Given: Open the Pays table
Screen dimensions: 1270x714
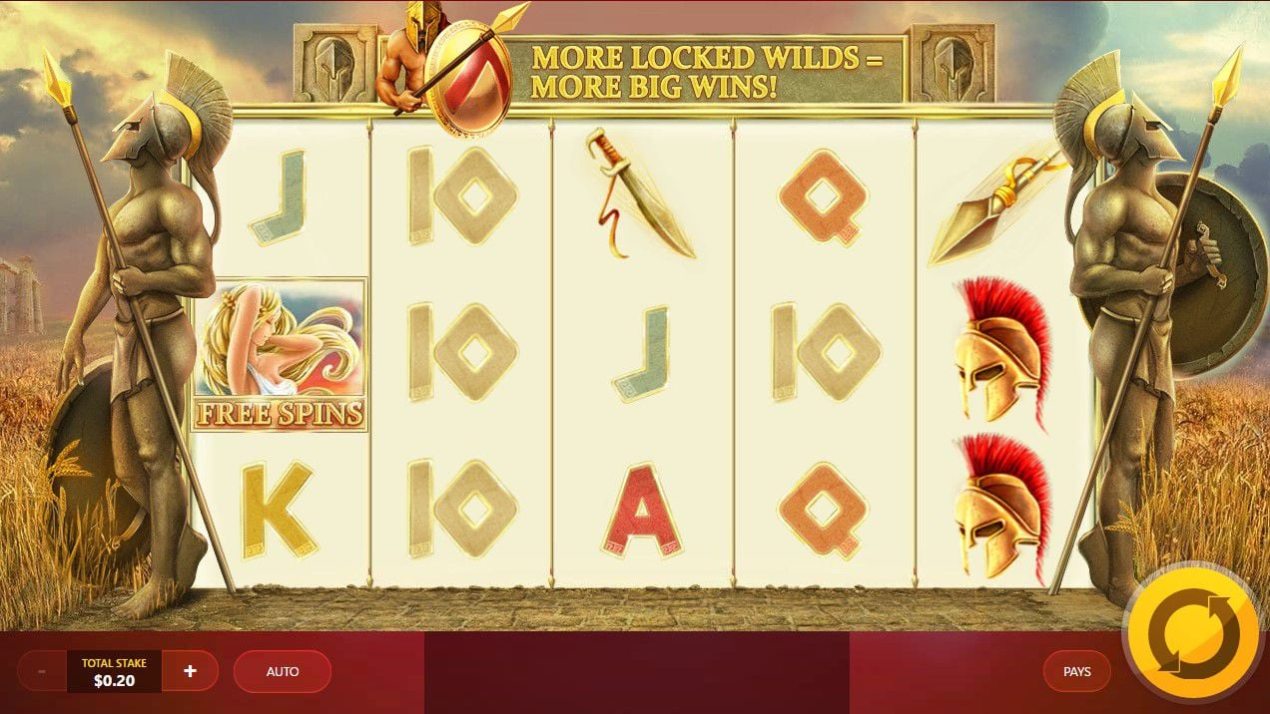Looking at the screenshot, I should [x=1076, y=672].
